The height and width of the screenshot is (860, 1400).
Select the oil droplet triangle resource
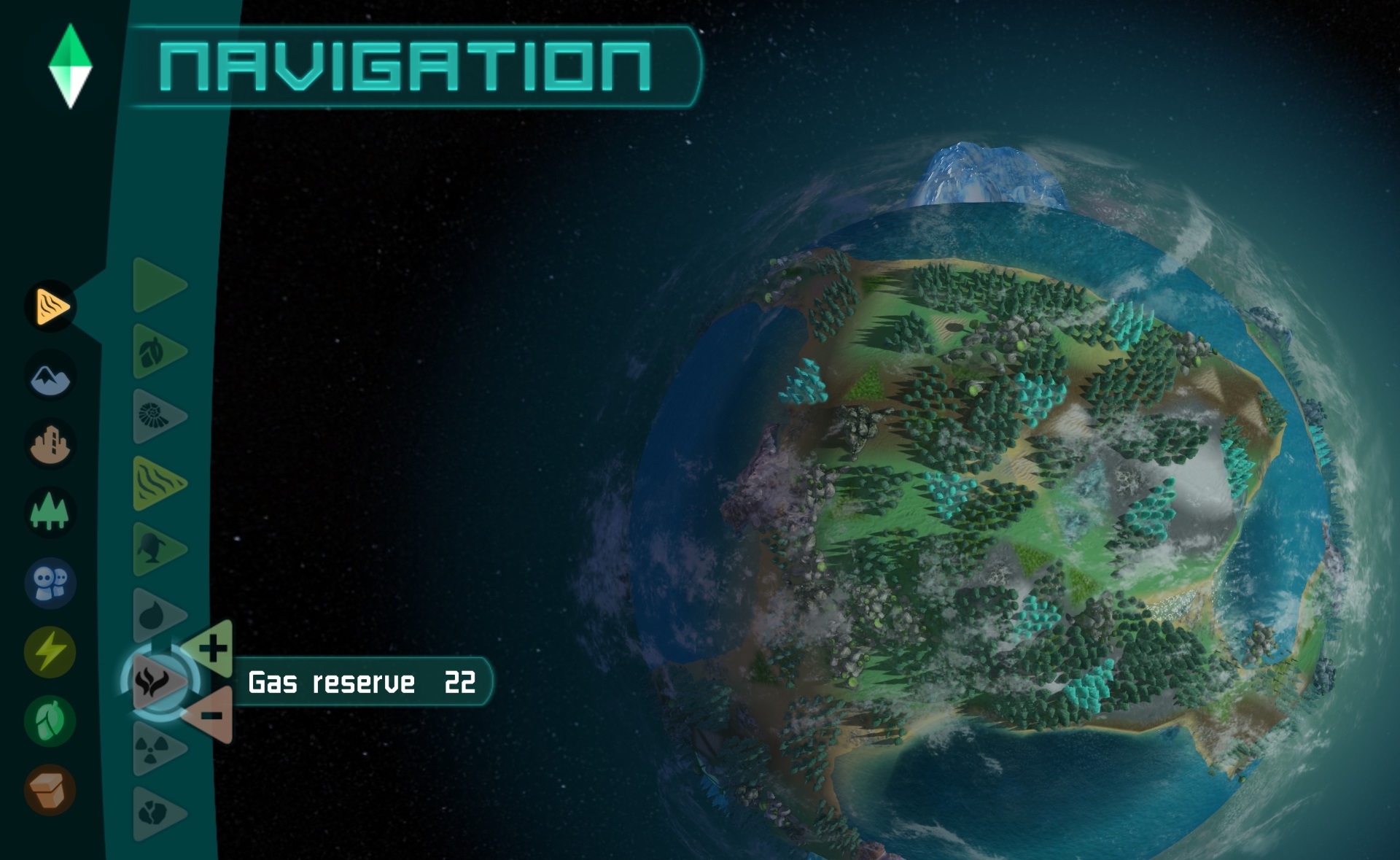tap(155, 615)
